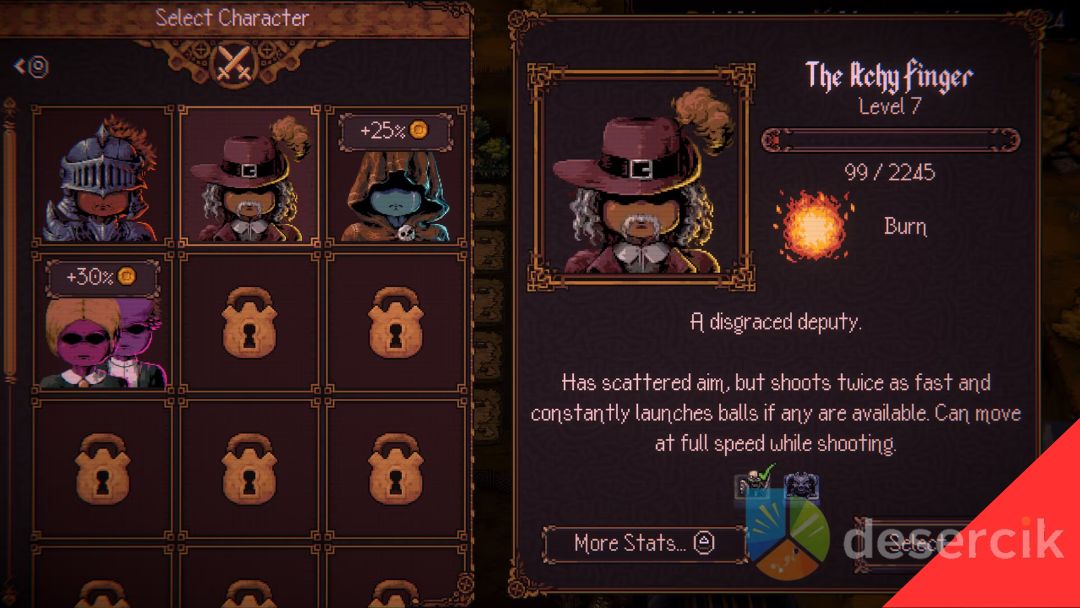The width and height of the screenshot is (1080, 608).
Task: Click the large Itchy Finger portrait
Action: coord(641,179)
